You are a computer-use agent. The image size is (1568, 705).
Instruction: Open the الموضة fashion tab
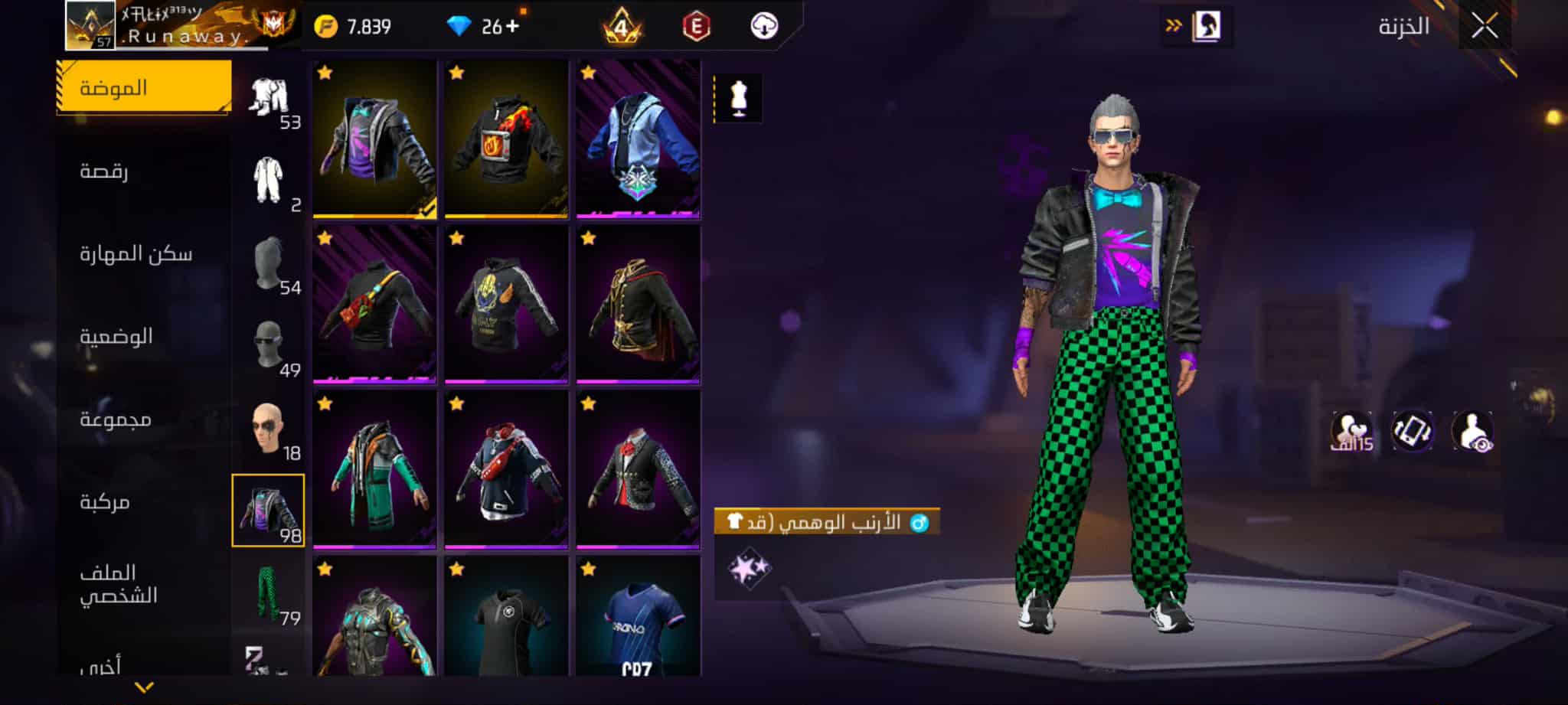(144, 87)
